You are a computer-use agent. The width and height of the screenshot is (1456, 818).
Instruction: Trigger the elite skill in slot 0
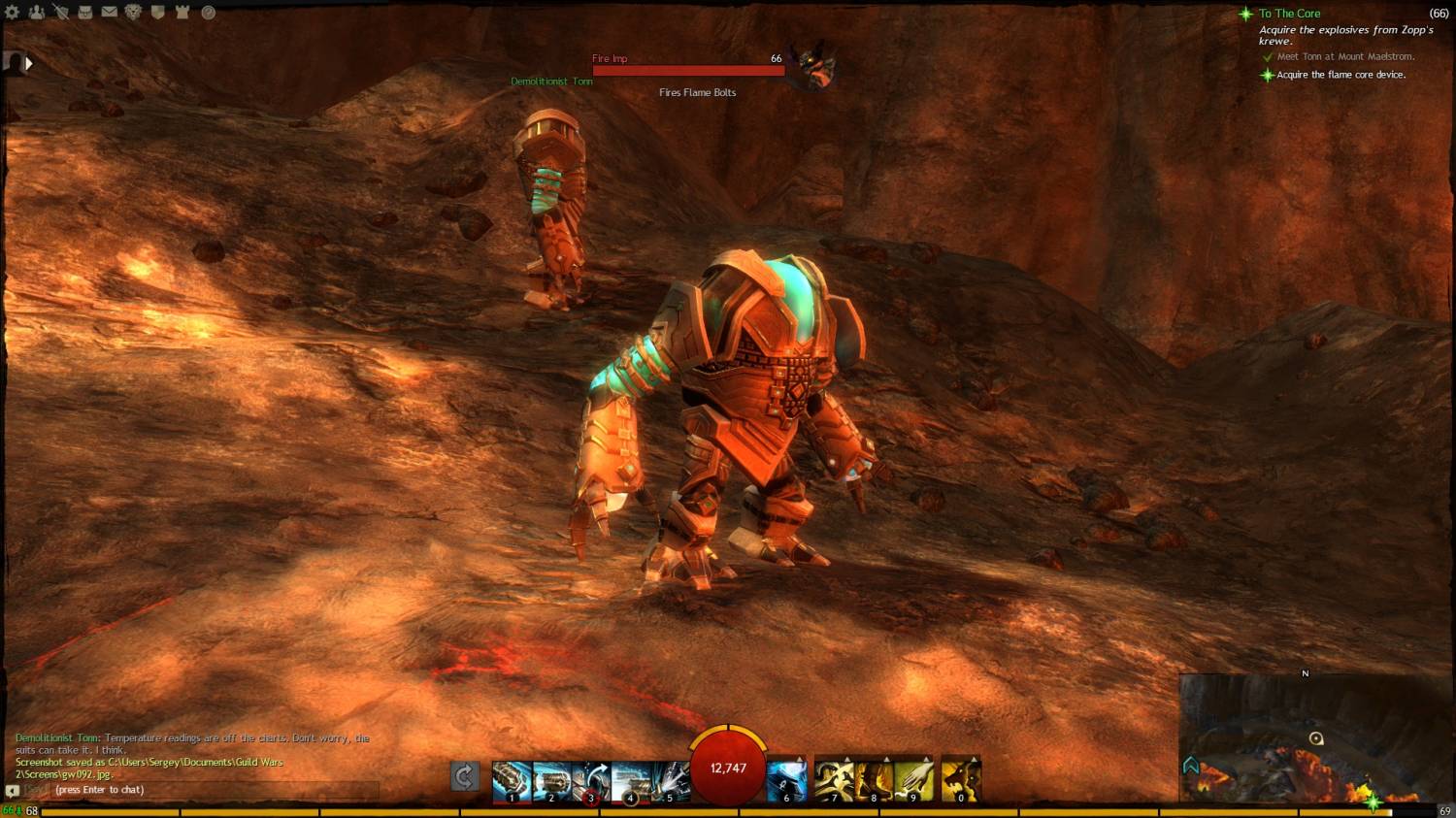tap(961, 780)
